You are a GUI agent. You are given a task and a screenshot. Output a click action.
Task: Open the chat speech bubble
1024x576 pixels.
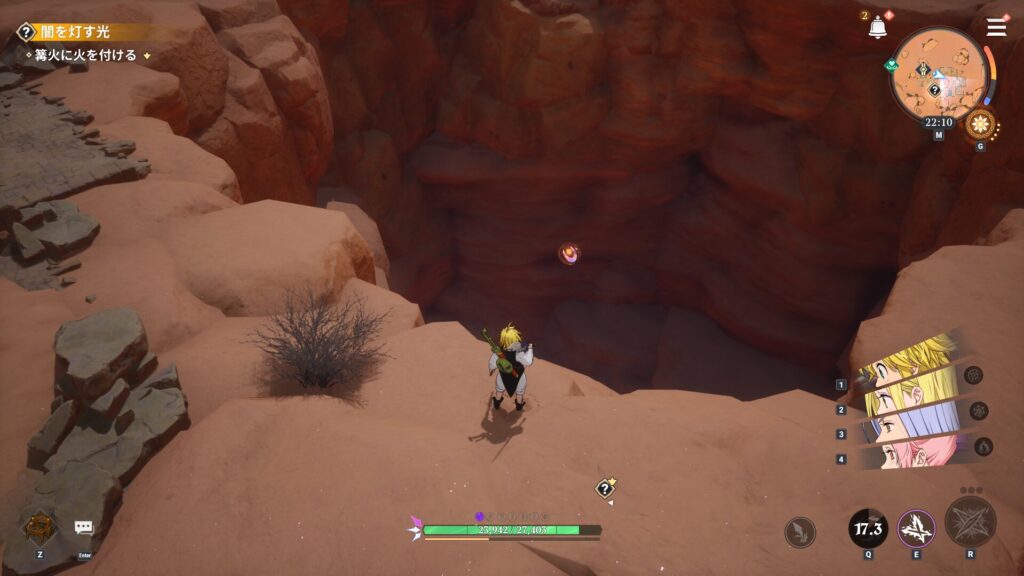pos(84,527)
